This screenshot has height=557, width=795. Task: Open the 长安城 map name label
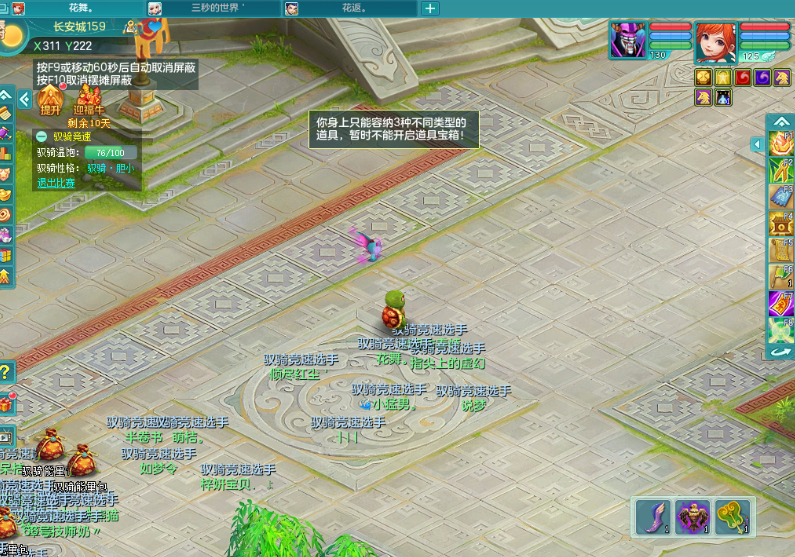(x=80, y=26)
